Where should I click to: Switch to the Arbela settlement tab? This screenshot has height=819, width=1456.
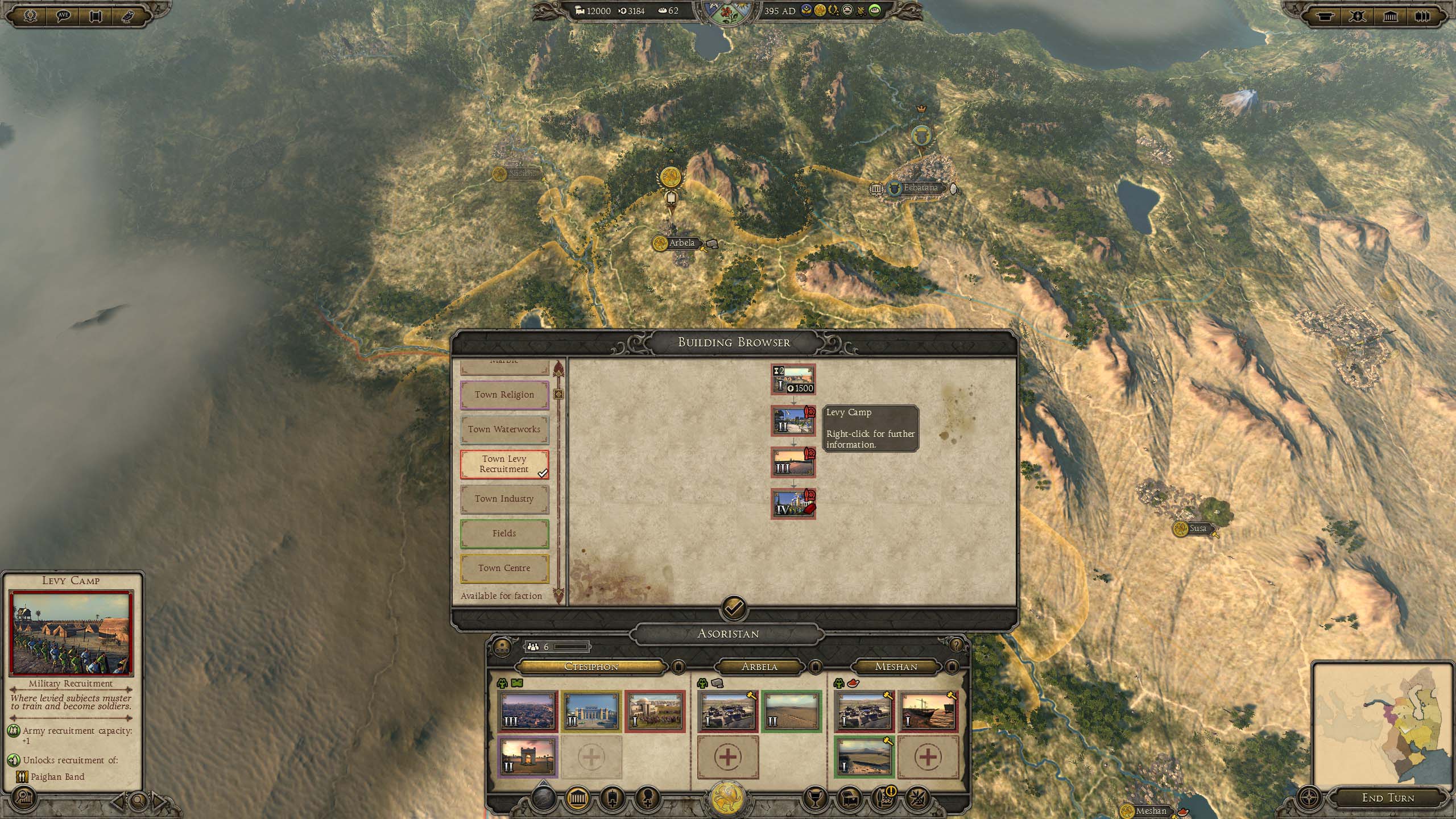click(x=759, y=667)
